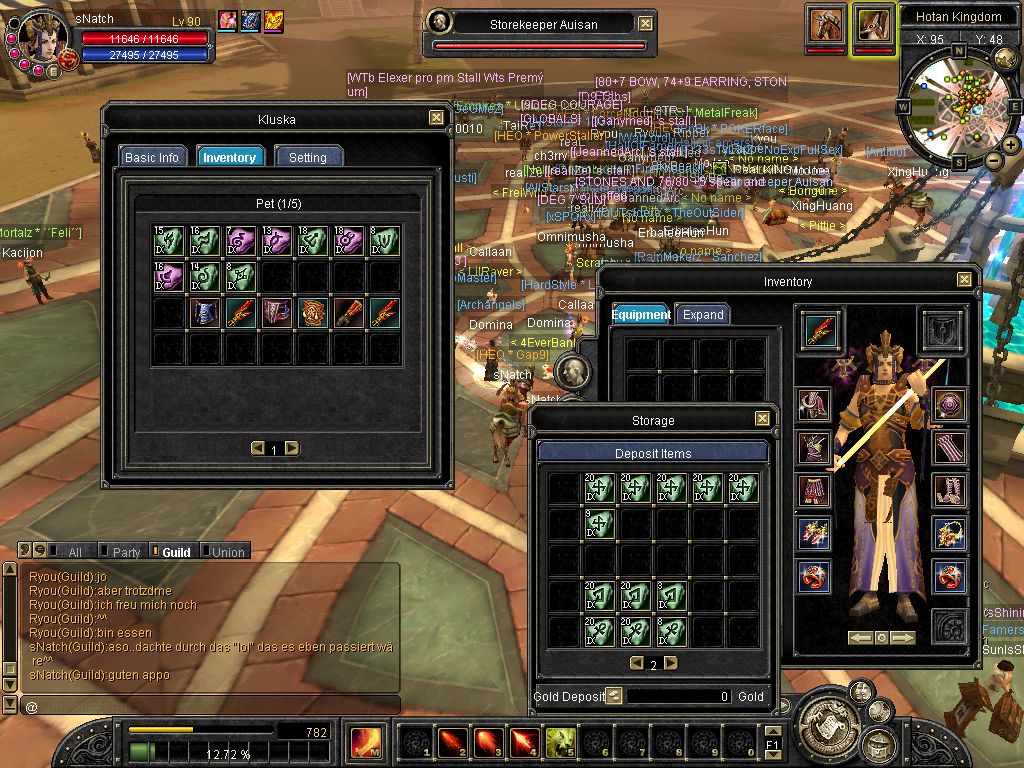The width and height of the screenshot is (1024, 768).
Task: Switch to the Expand tab
Action: [x=702, y=314]
